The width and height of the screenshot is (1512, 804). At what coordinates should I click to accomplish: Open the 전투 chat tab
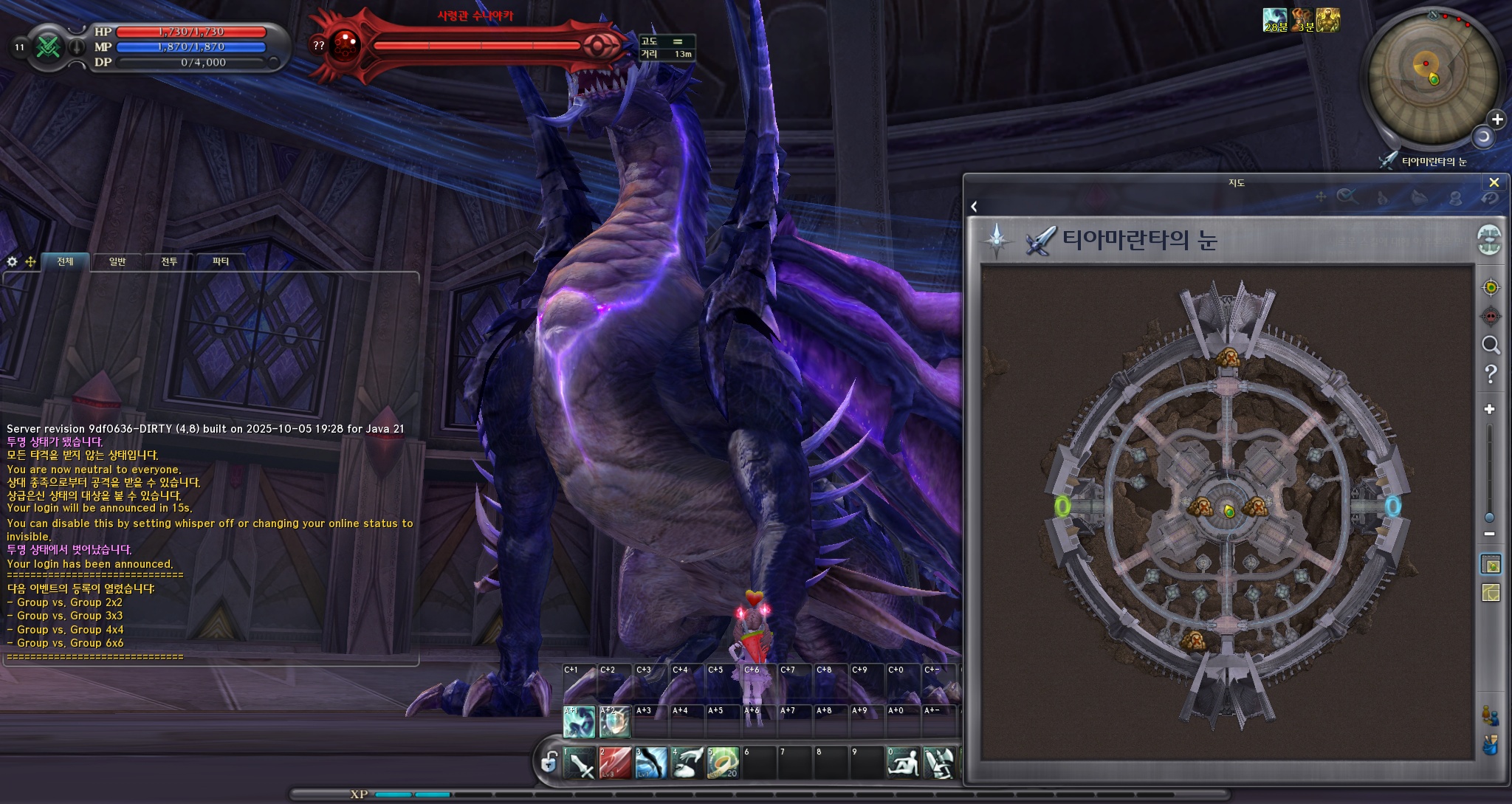pos(169,261)
